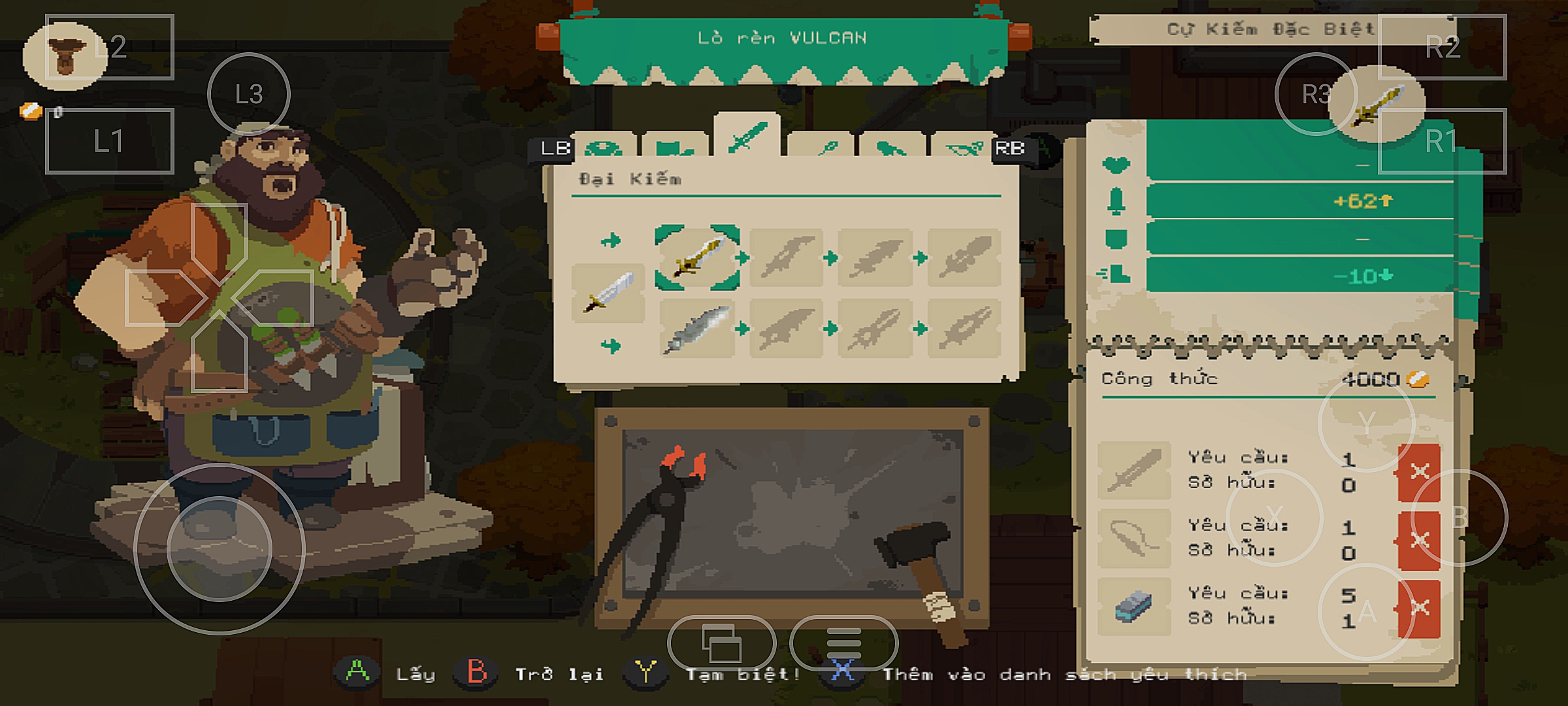The image size is (1568, 706).
Task: Choose the basic white sword slot
Action: pos(608,294)
